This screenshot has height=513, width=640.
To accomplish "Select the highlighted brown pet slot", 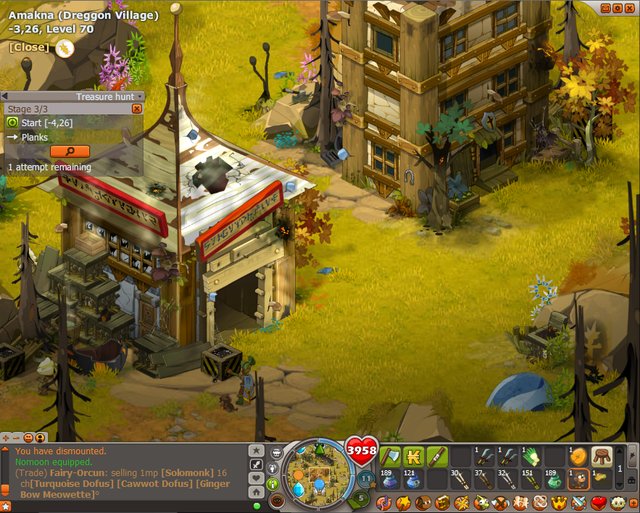I will pyautogui.click(x=577, y=480).
